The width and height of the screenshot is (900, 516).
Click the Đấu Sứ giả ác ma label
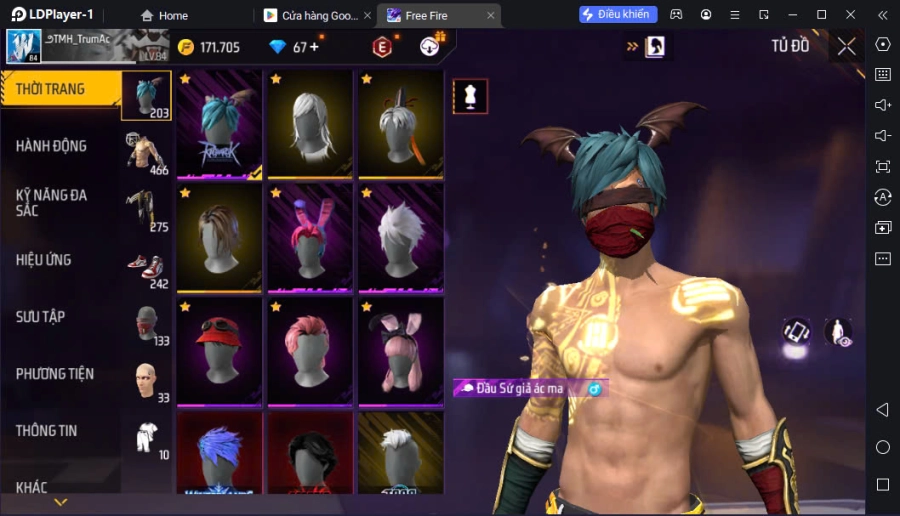click(520, 388)
